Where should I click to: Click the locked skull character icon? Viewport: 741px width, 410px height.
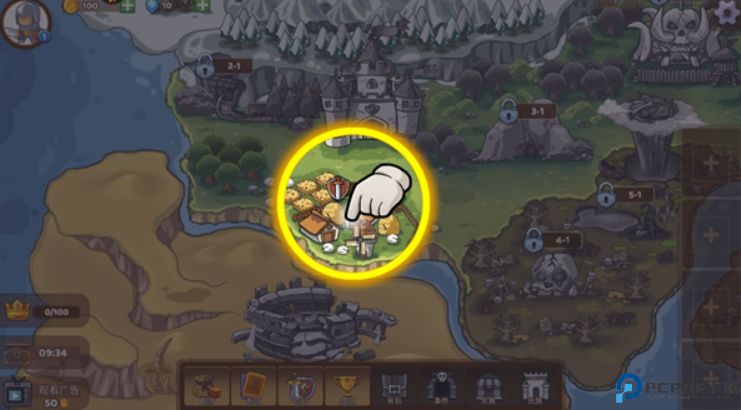439,386
